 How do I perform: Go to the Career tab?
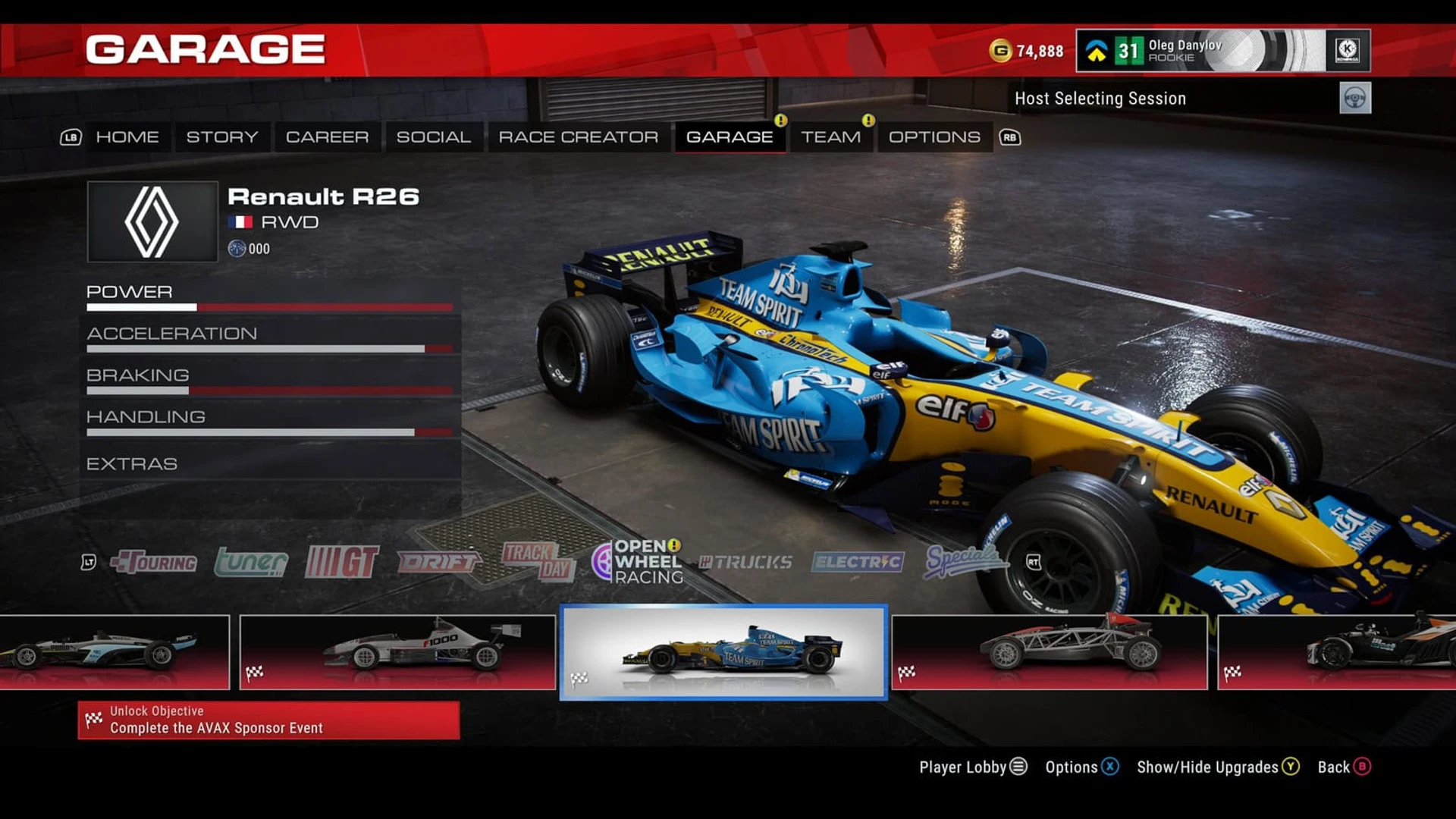click(x=327, y=137)
